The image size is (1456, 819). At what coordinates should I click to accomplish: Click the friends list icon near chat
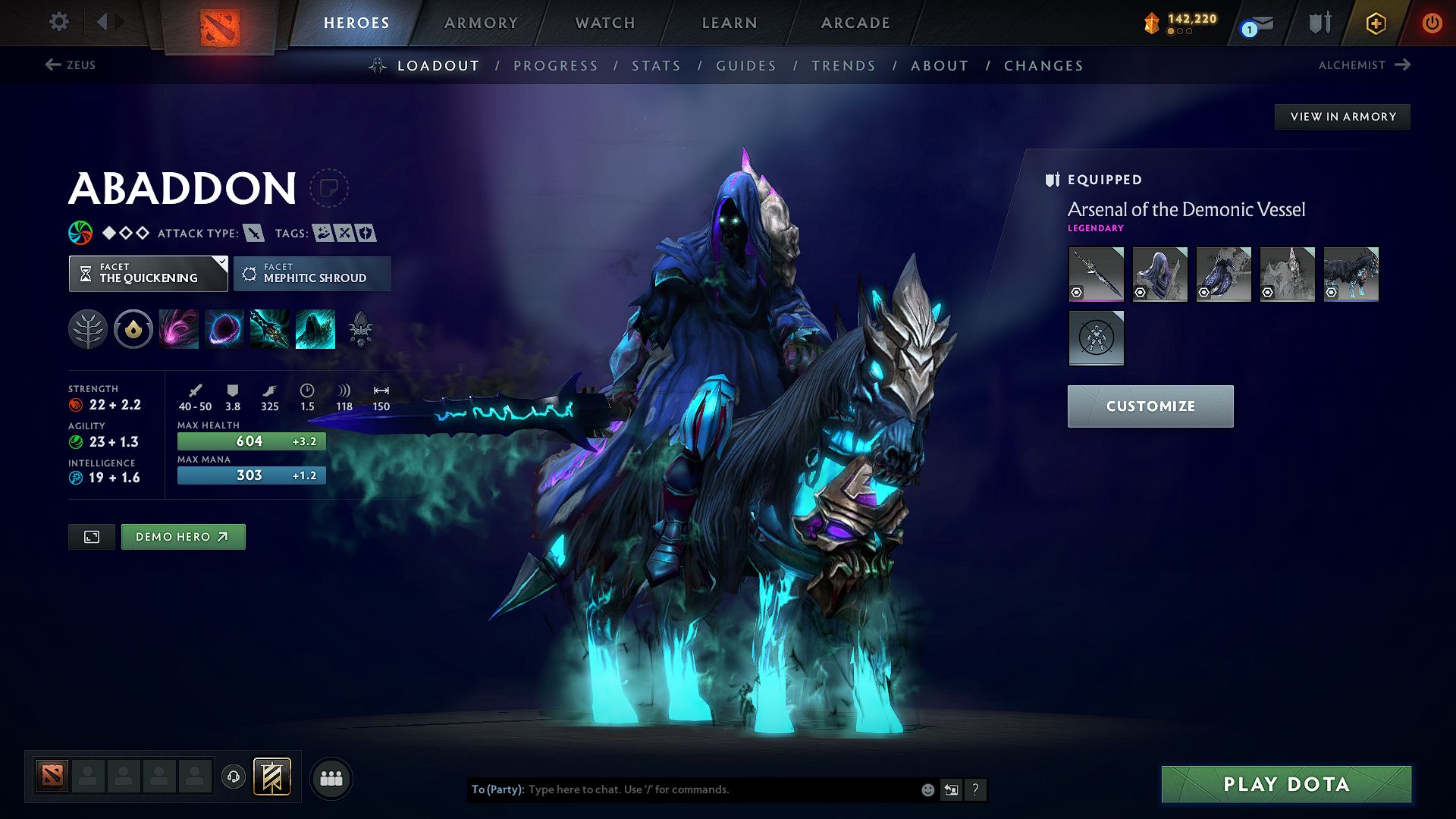click(331, 777)
